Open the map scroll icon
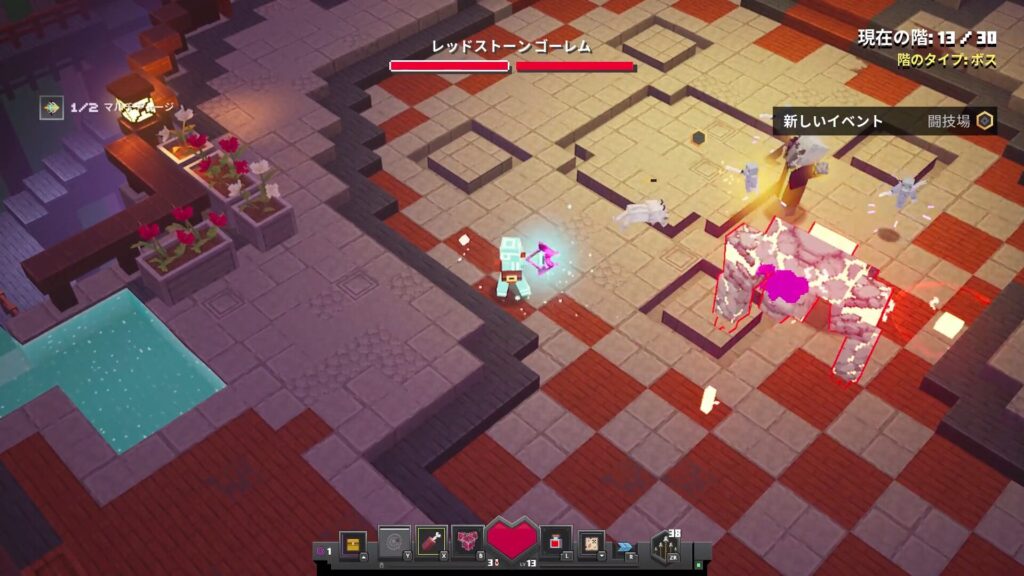 [x=592, y=542]
